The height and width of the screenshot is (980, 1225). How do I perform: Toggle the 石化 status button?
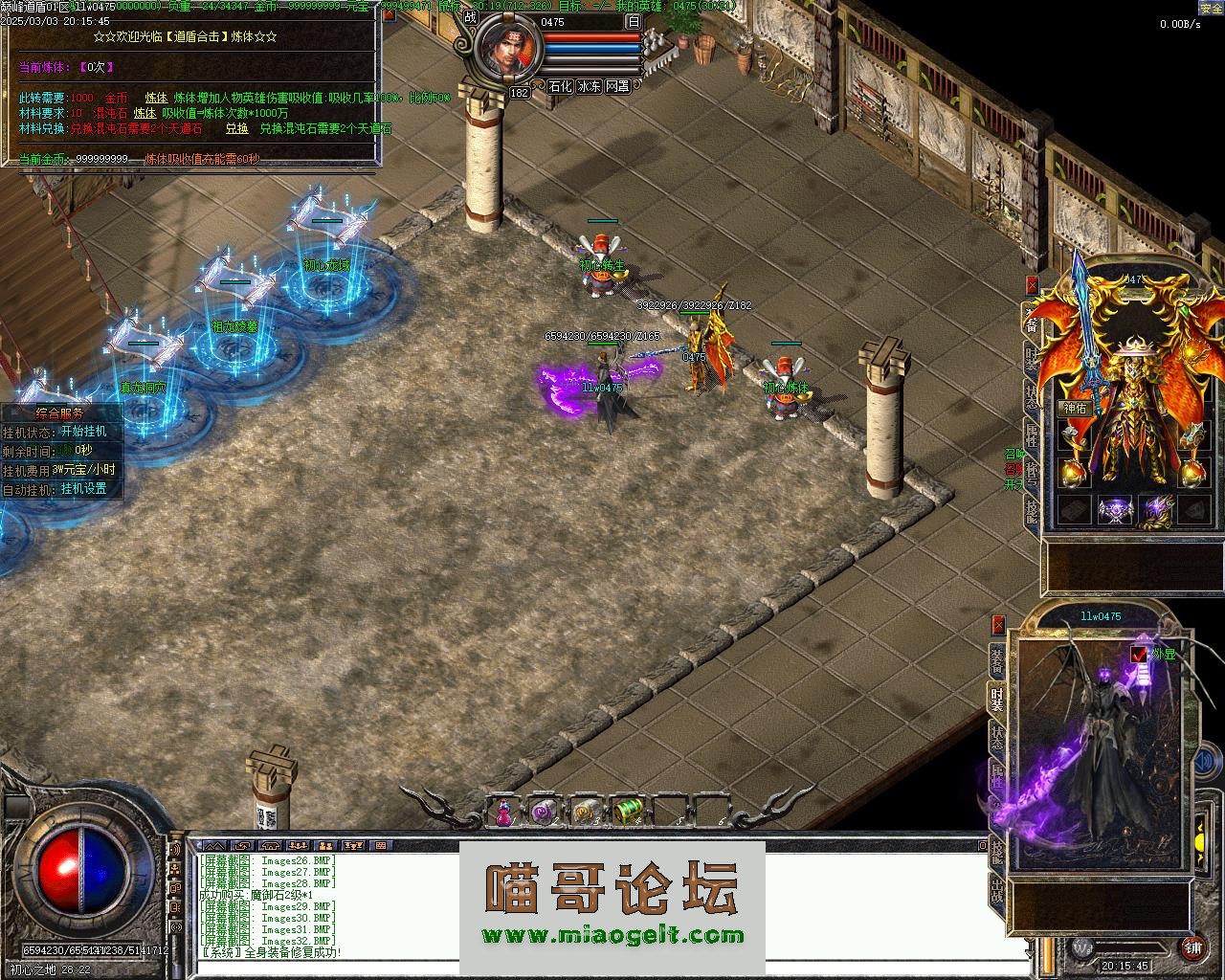(560, 86)
